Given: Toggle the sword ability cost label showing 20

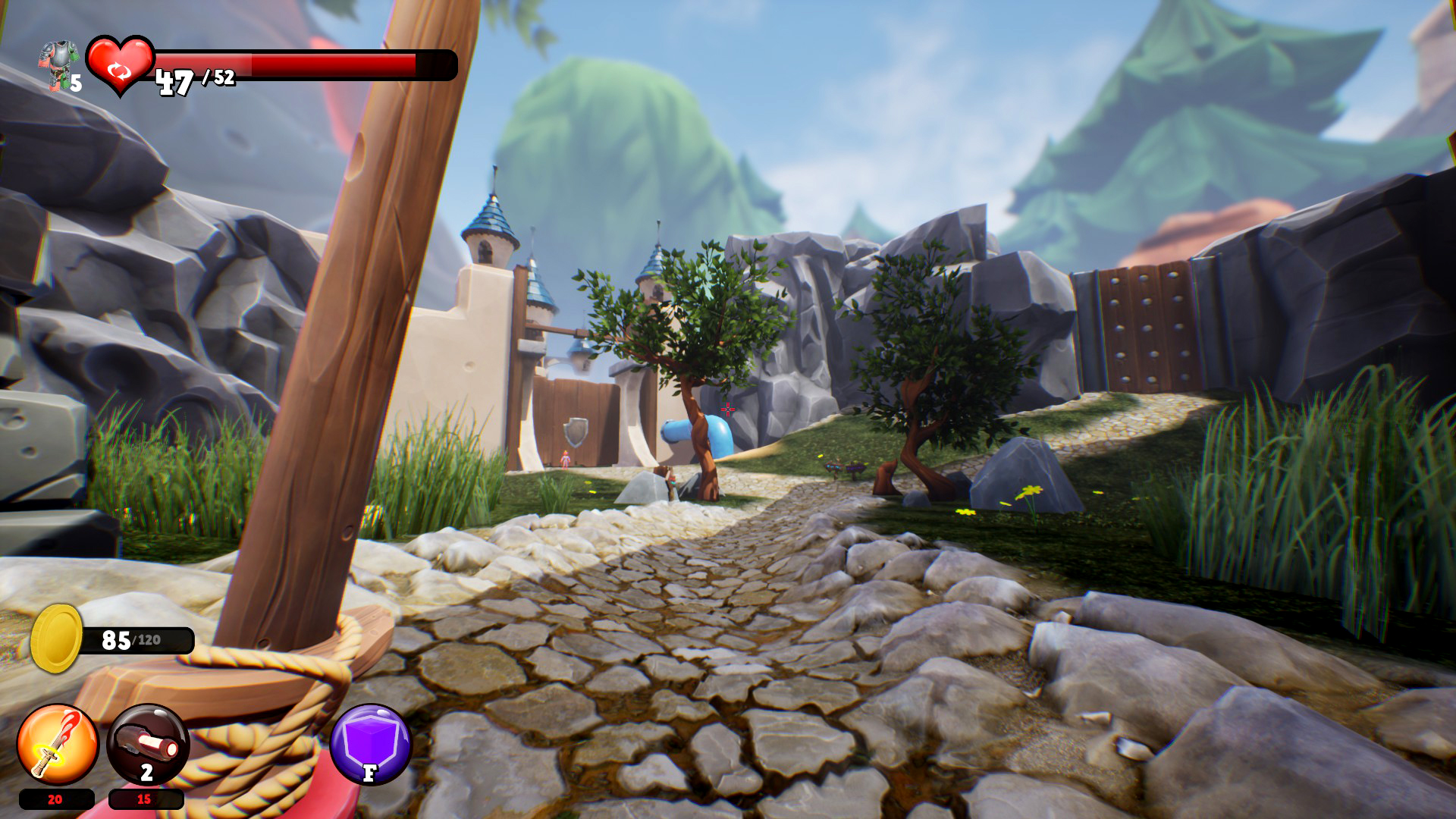Looking at the screenshot, I should [x=54, y=799].
